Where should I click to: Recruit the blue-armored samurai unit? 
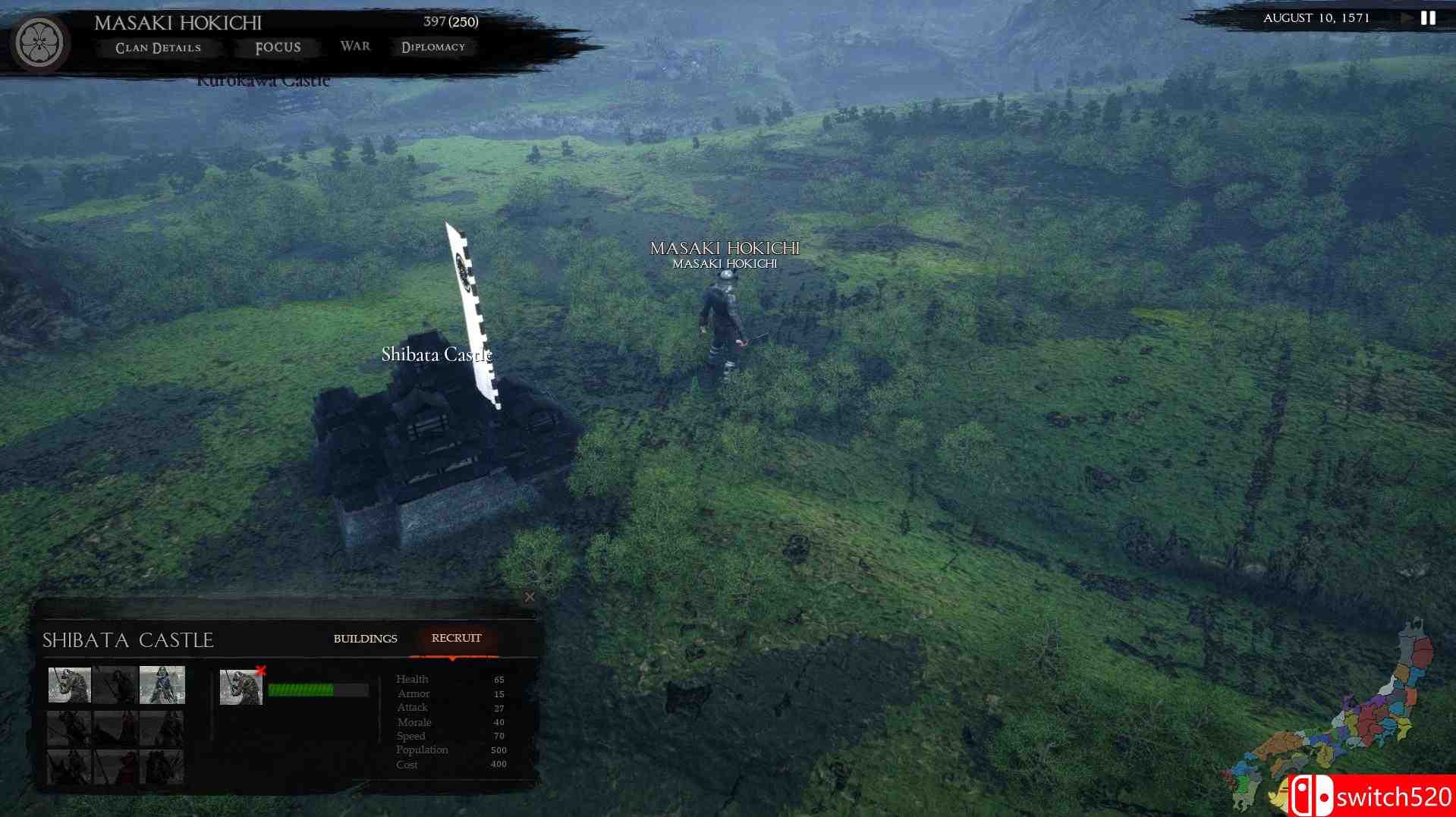click(x=162, y=685)
